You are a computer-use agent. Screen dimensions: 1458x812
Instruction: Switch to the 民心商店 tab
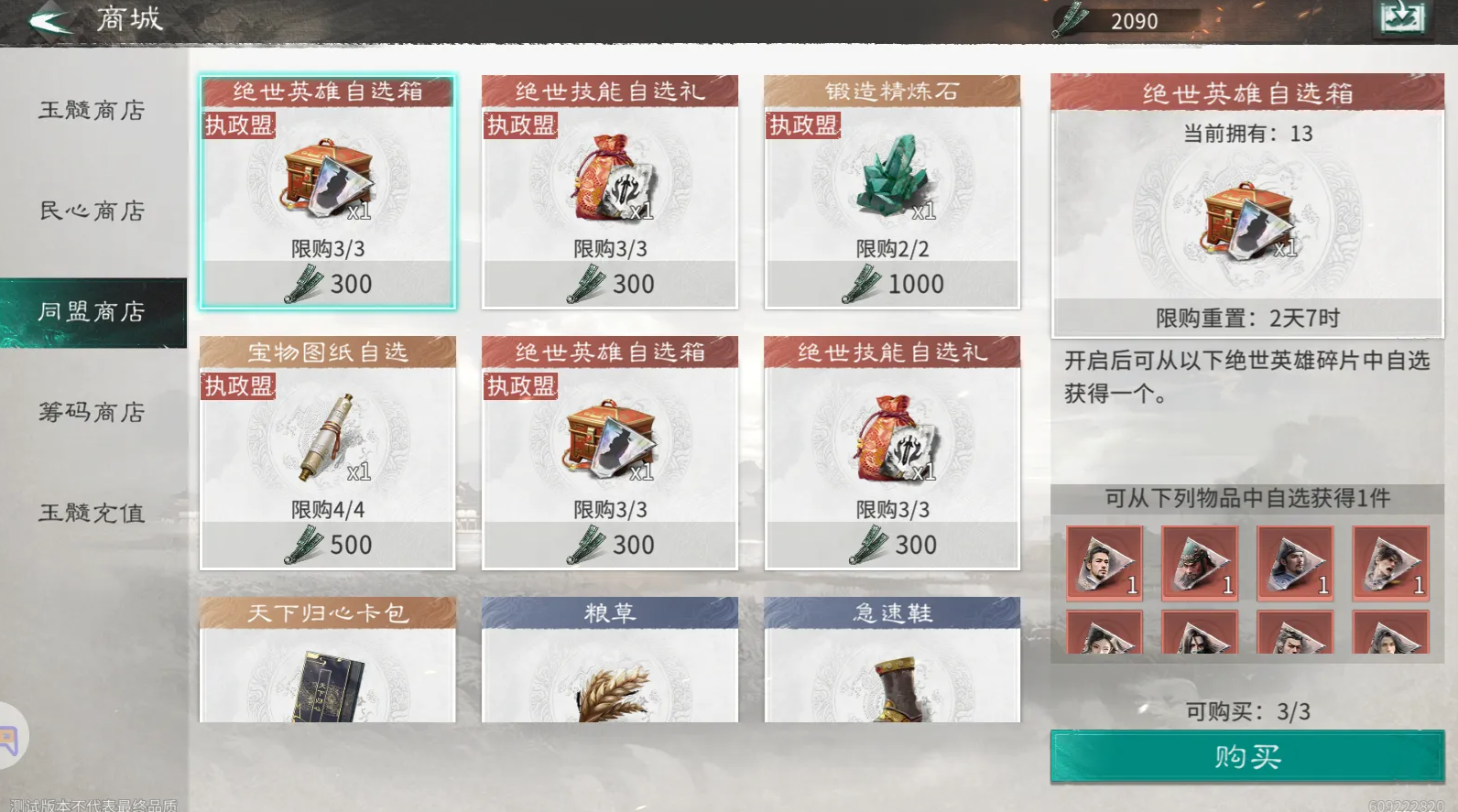(x=92, y=211)
